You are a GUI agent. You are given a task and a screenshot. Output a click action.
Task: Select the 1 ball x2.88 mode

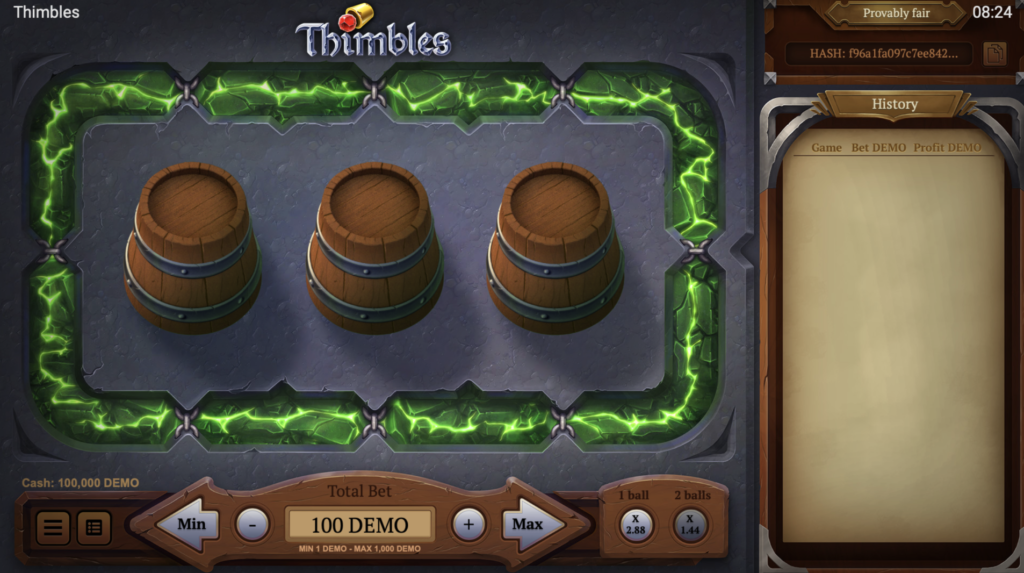(636, 524)
